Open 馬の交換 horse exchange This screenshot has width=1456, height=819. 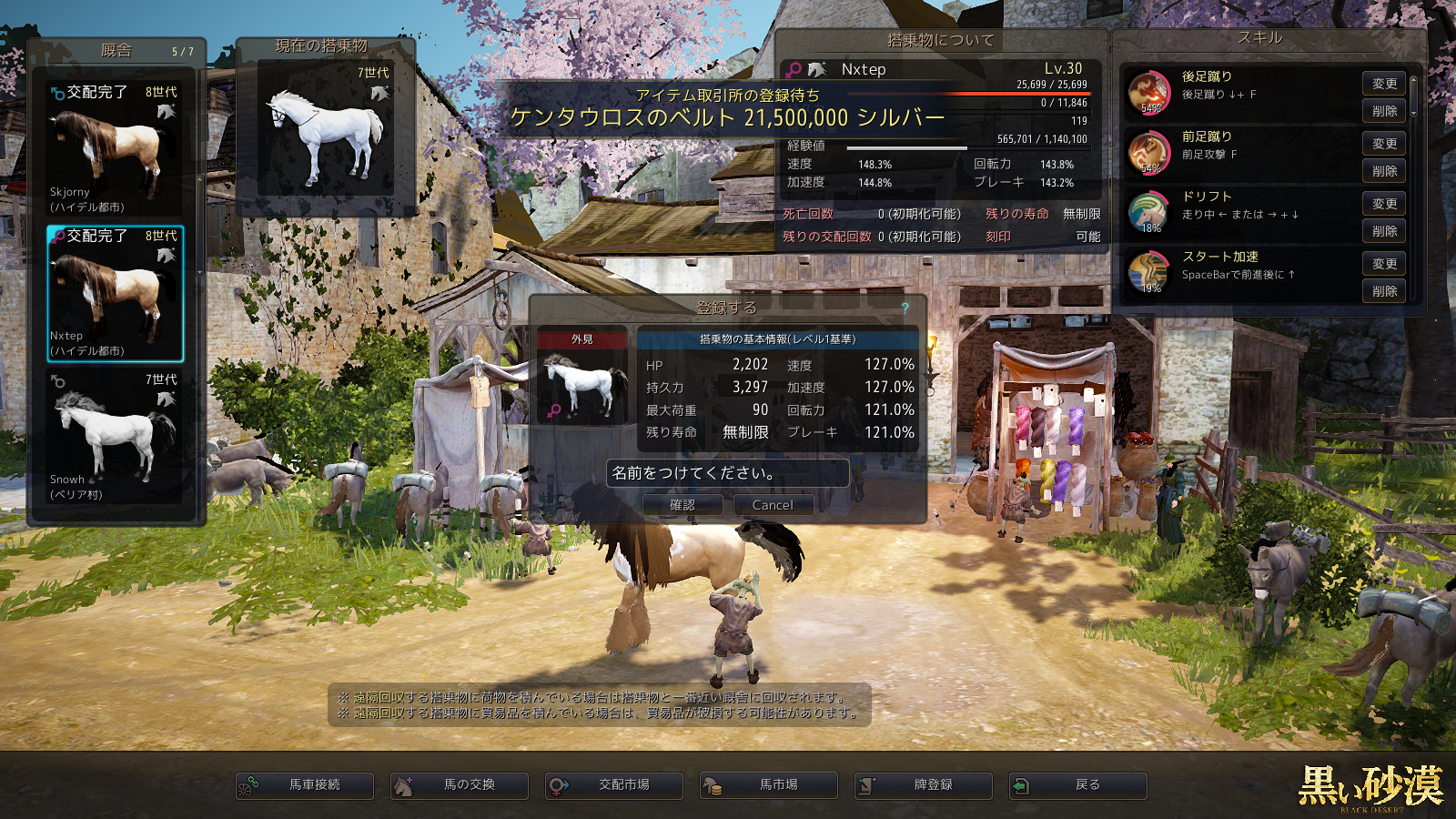[x=460, y=785]
